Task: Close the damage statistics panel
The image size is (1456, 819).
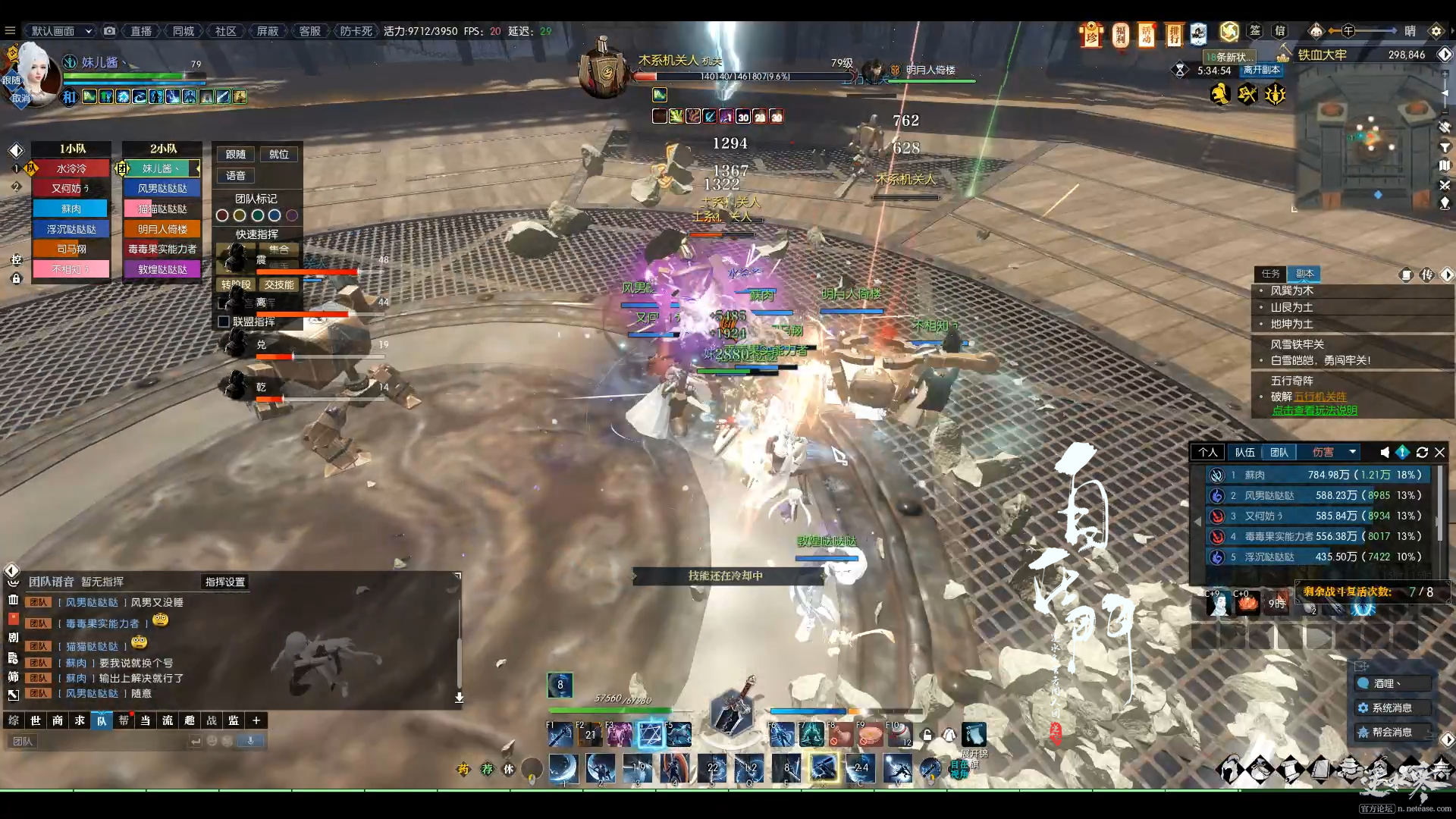Action: tap(1439, 453)
